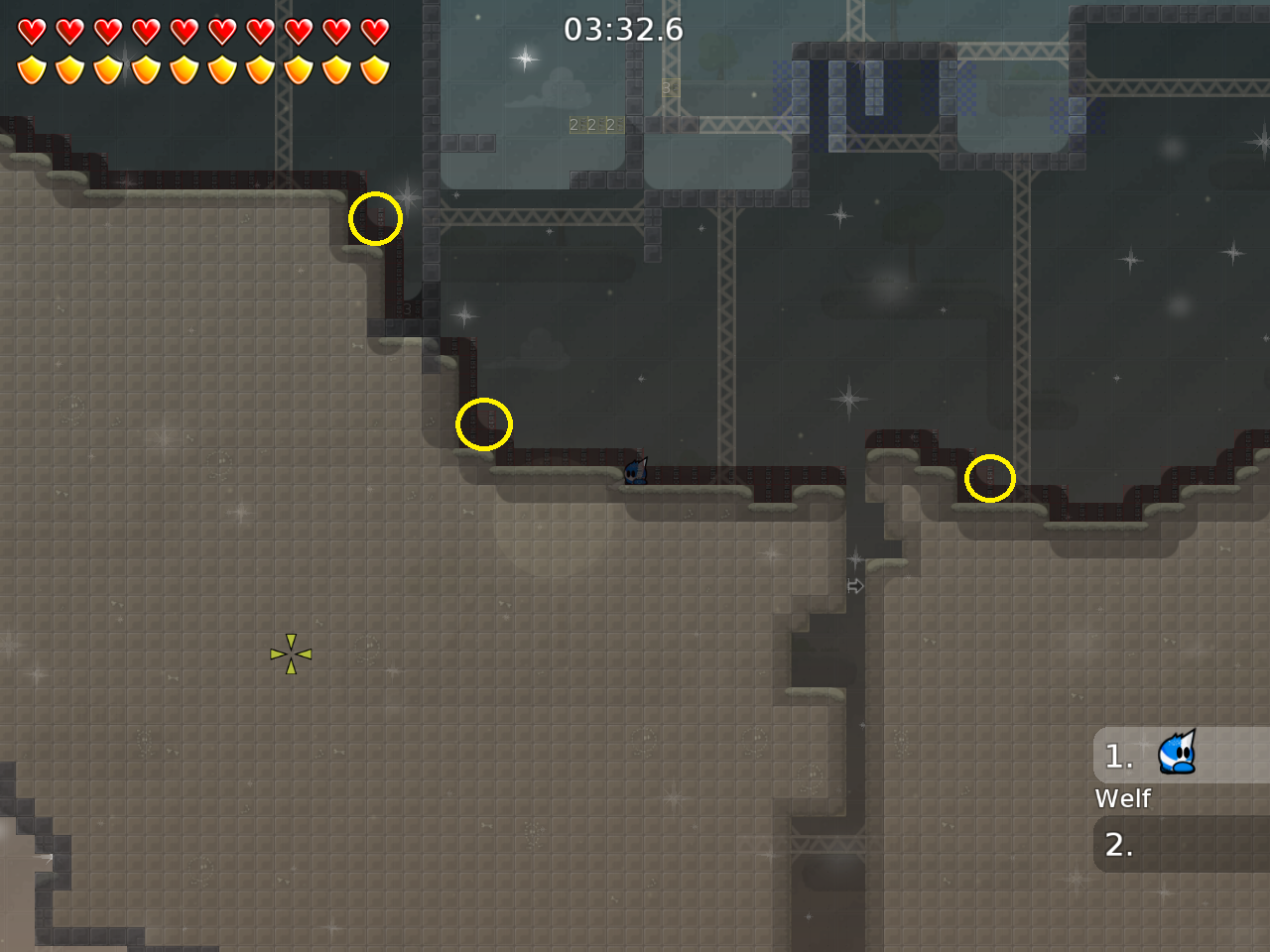The height and width of the screenshot is (952, 1270).
Task: Click the Welf name label
Action: (1121, 798)
